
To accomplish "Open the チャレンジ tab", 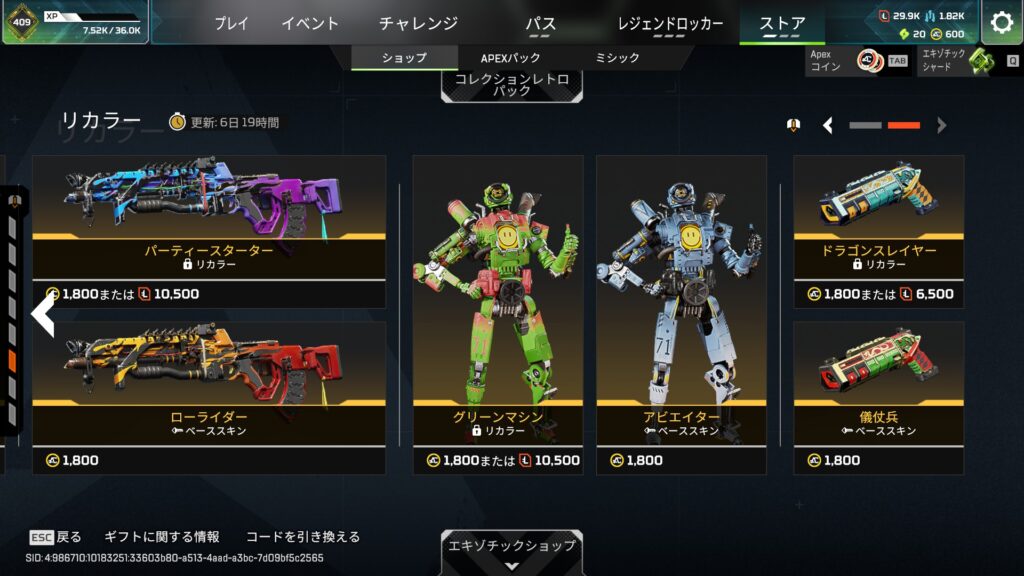I will coord(418,23).
